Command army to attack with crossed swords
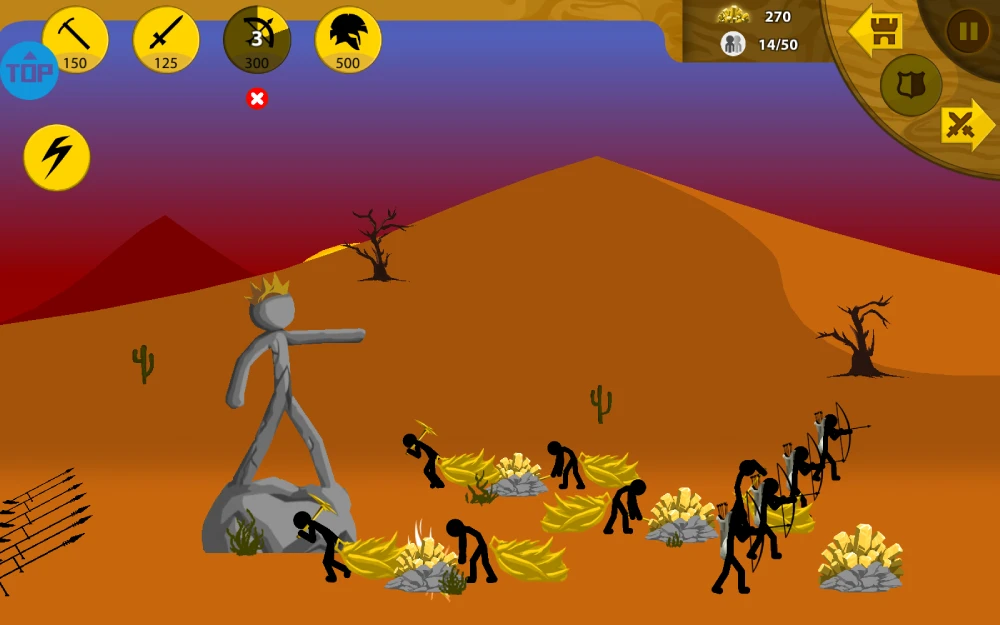This screenshot has width=1000, height=625. click(x=964, y=125)
